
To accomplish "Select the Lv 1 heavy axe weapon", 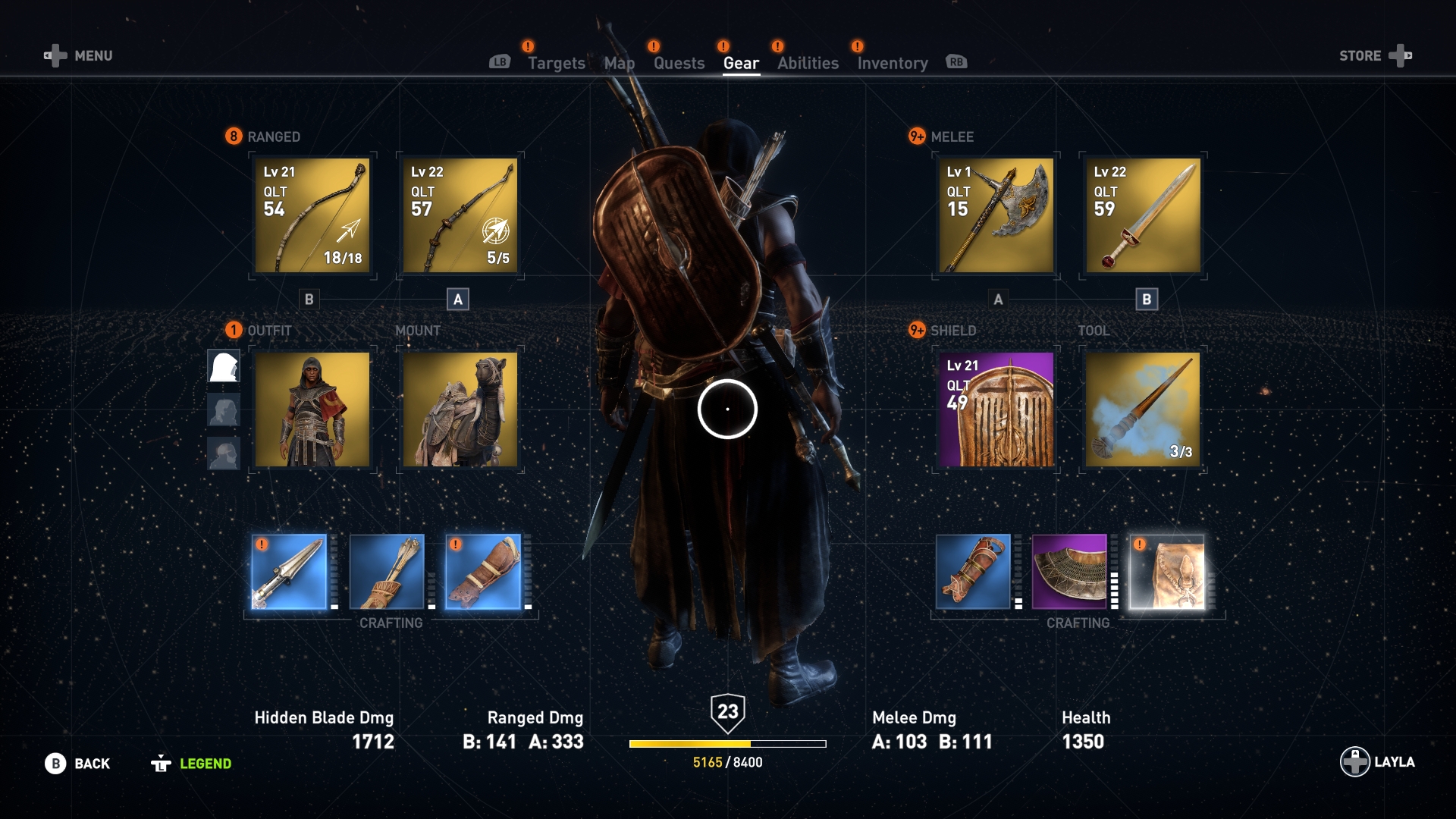I will click(994, 215).
